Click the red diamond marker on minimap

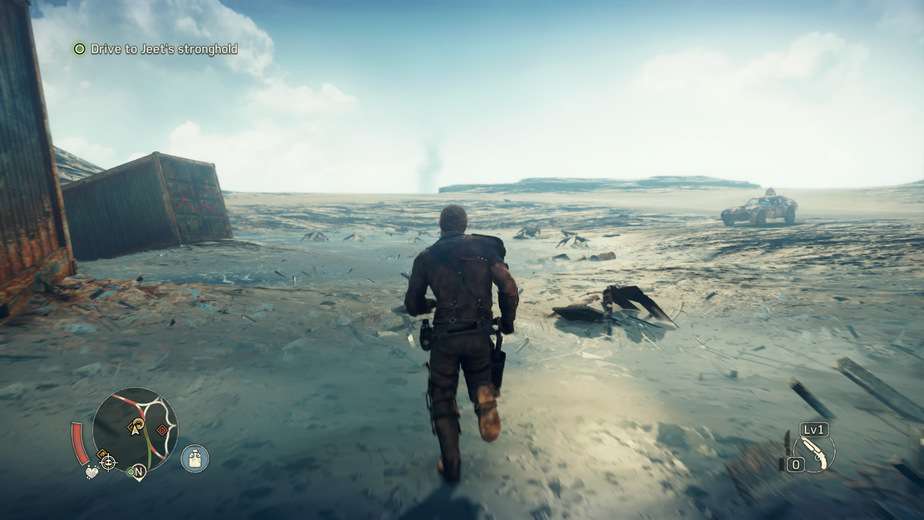click(x=161, y=431)
